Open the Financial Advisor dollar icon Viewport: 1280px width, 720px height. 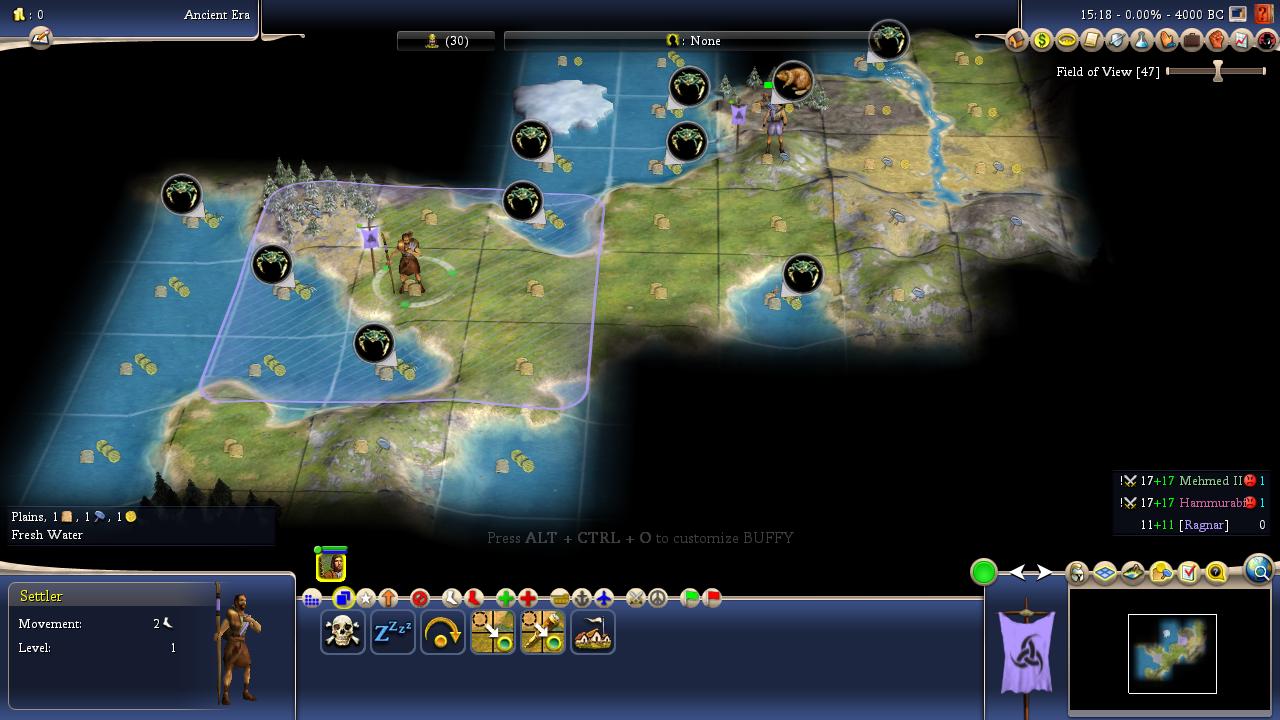point(1042,41)
